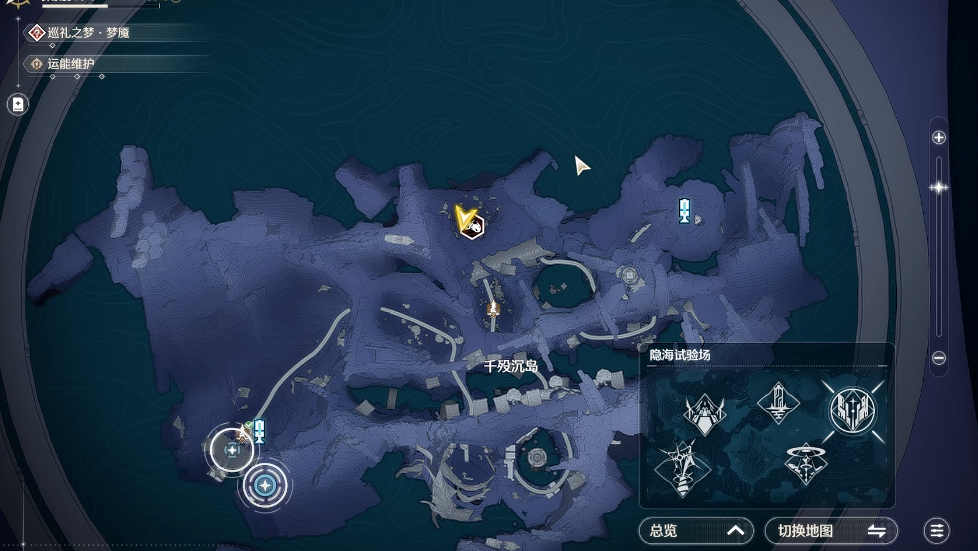This screenshot has width=978, height=551.
Task: Click the yellow tracked quest marker
Action: 466,219
